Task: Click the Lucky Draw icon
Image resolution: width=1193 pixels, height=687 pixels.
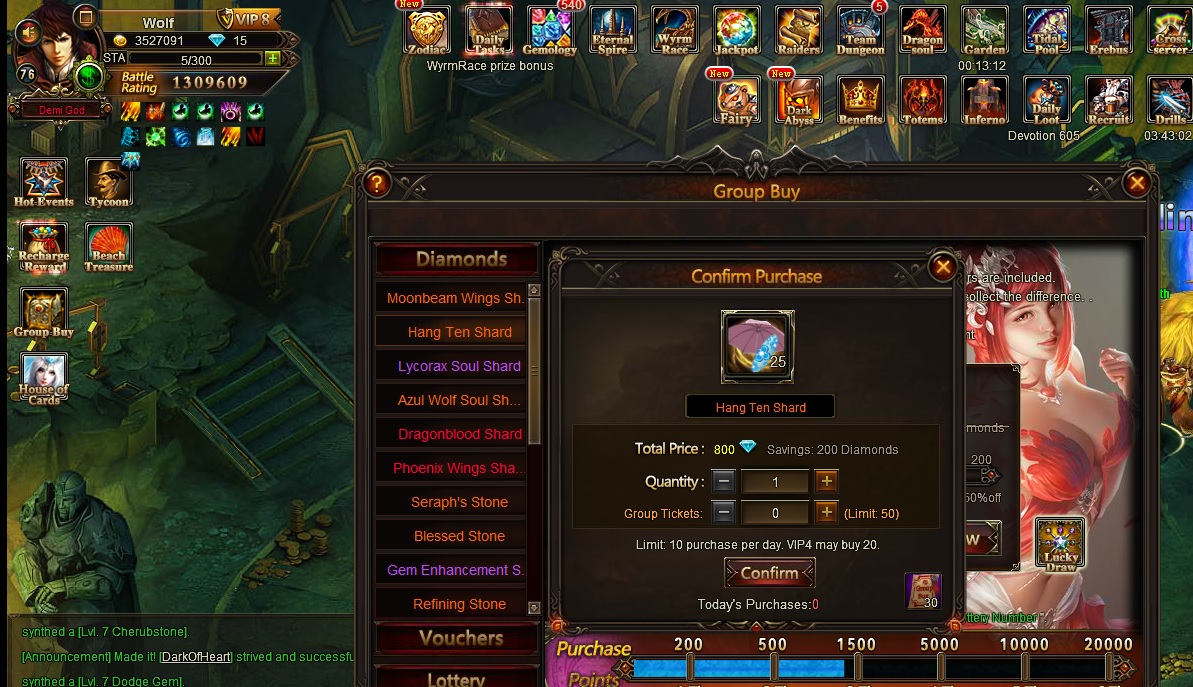Action: point(1060,543)
